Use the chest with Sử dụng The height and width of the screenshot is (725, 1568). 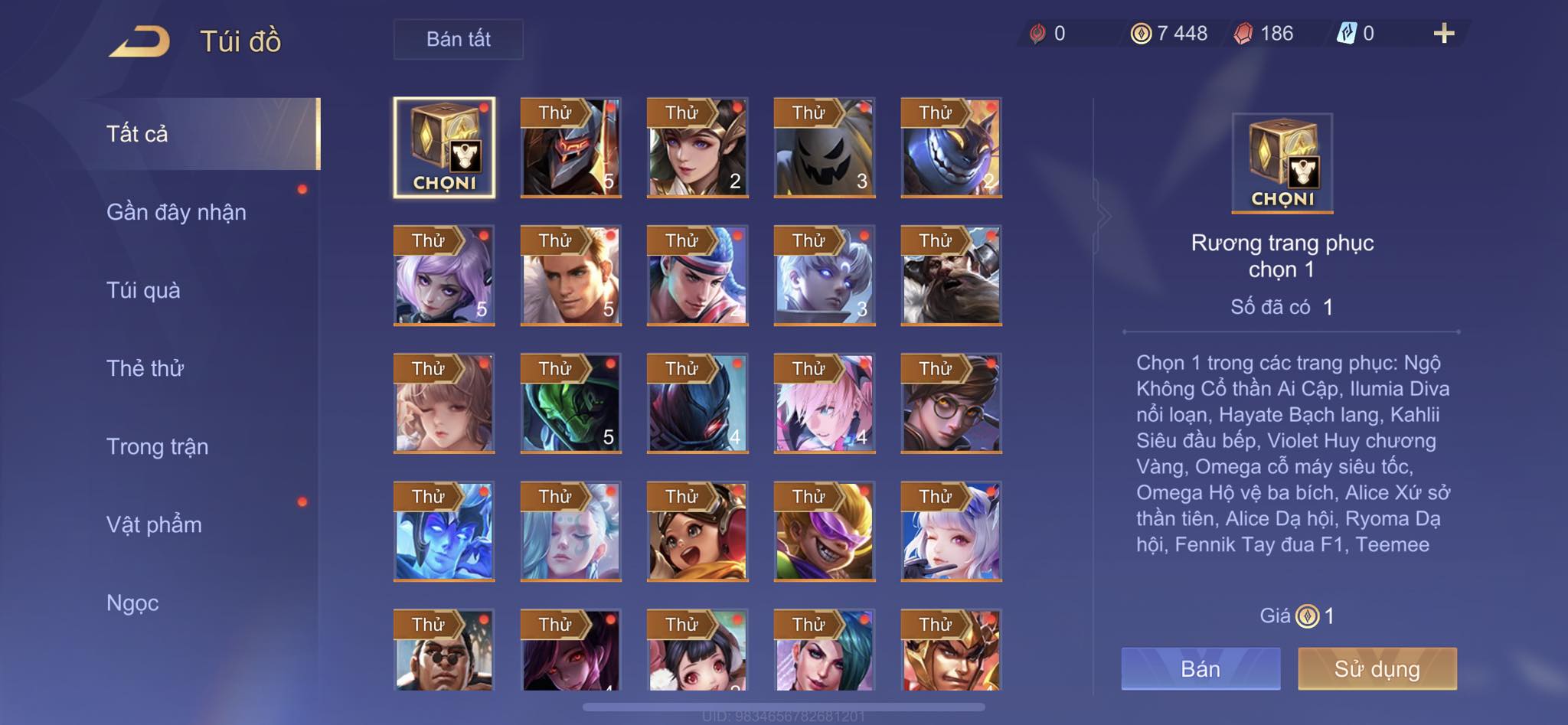pyautogui.click(x=1377, y=669)
